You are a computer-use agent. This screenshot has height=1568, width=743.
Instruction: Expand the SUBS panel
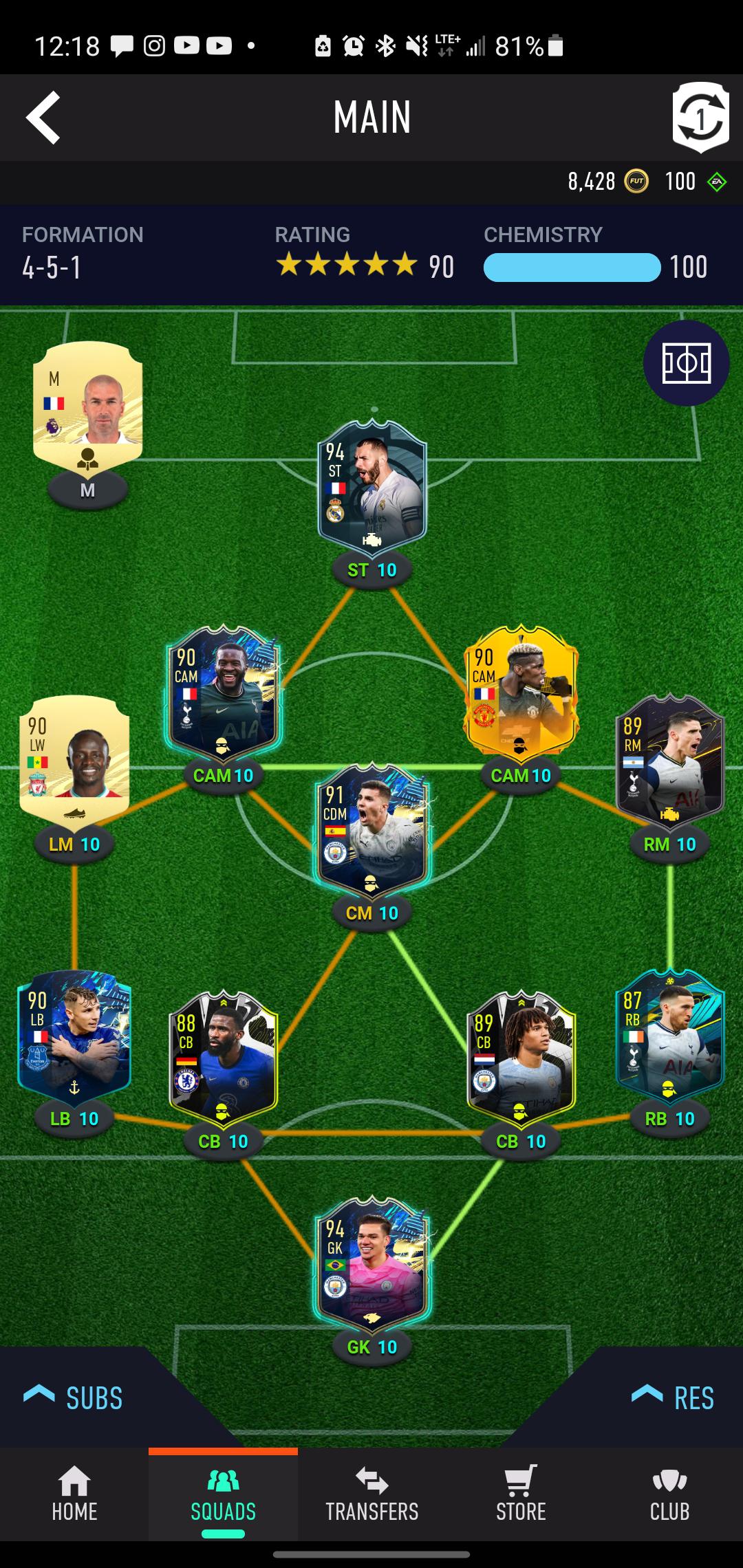pyautogui.click(x=74, y=1397)
